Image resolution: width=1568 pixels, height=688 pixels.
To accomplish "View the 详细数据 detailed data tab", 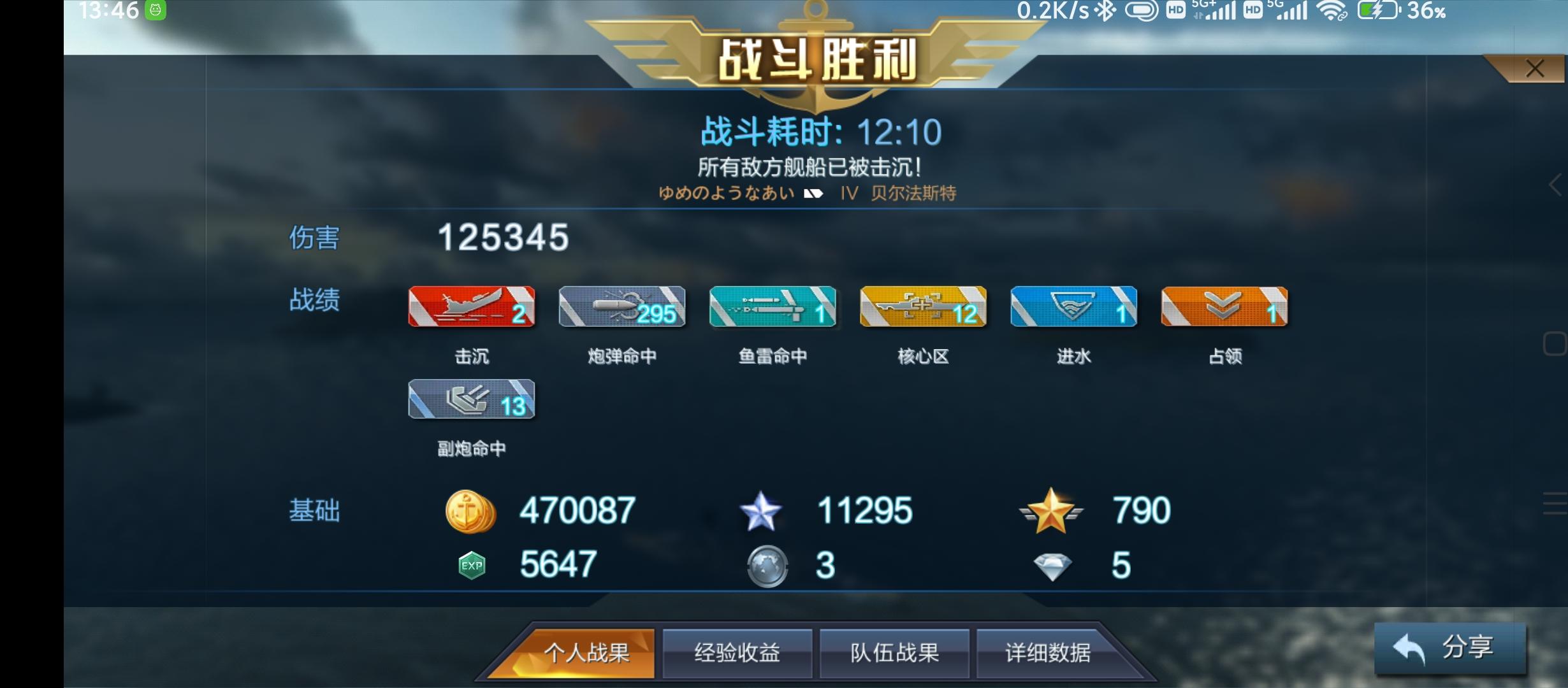I will click(1055, 652).
